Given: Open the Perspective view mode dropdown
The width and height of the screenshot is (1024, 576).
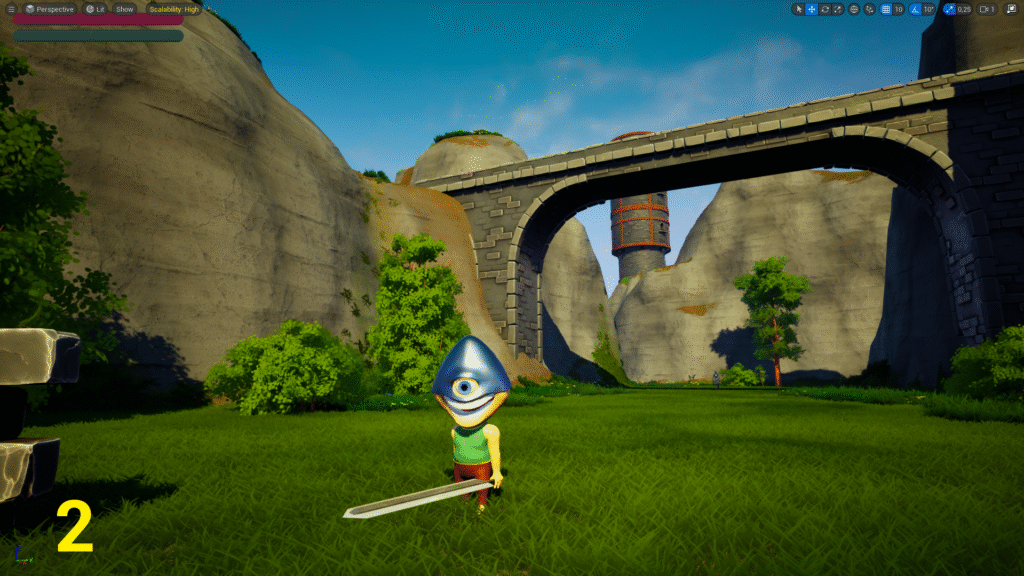Looking at the screenshot, I should [50, 9].
